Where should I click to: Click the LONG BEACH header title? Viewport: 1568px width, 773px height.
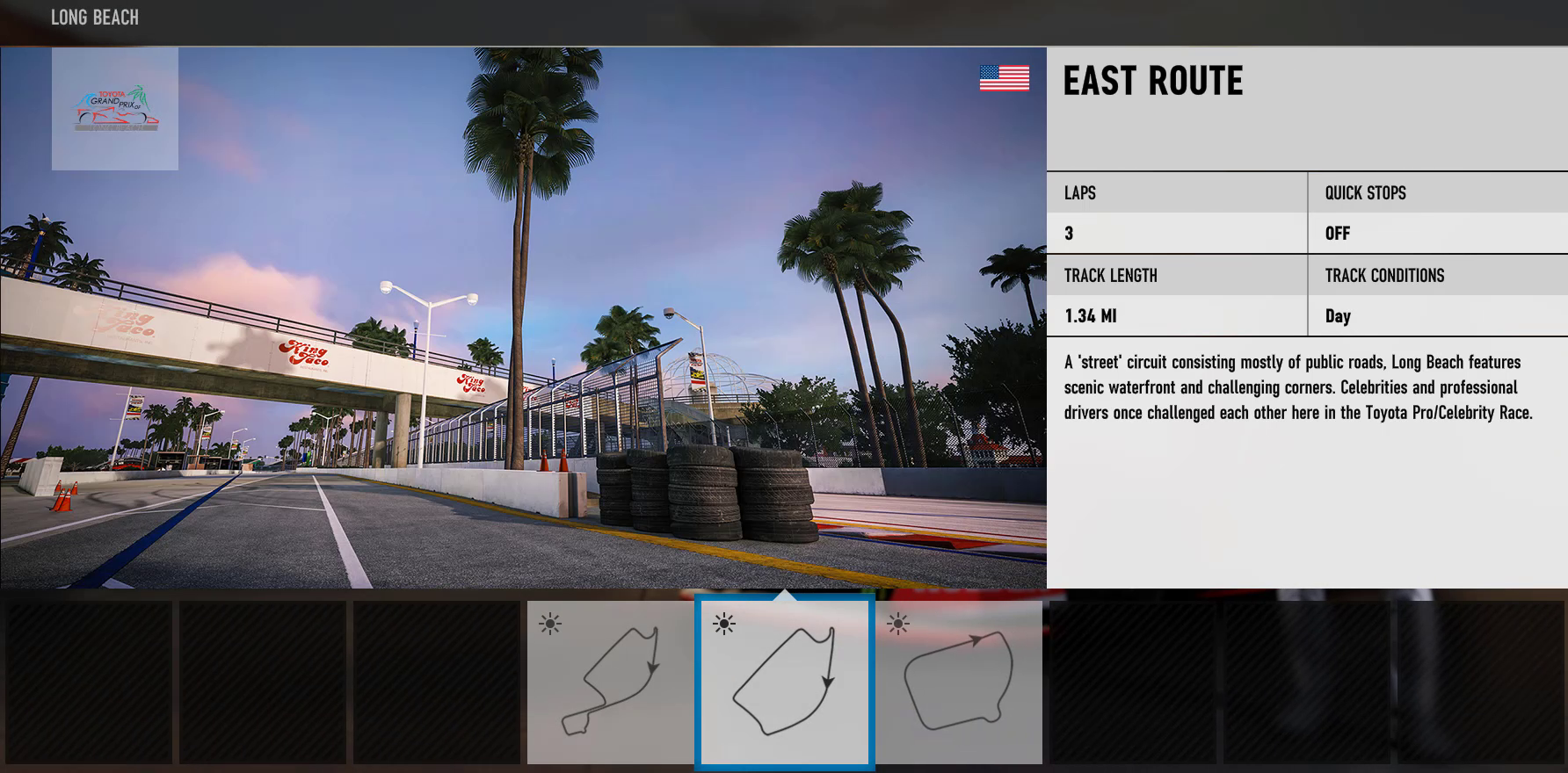click(x=94, y=17)
